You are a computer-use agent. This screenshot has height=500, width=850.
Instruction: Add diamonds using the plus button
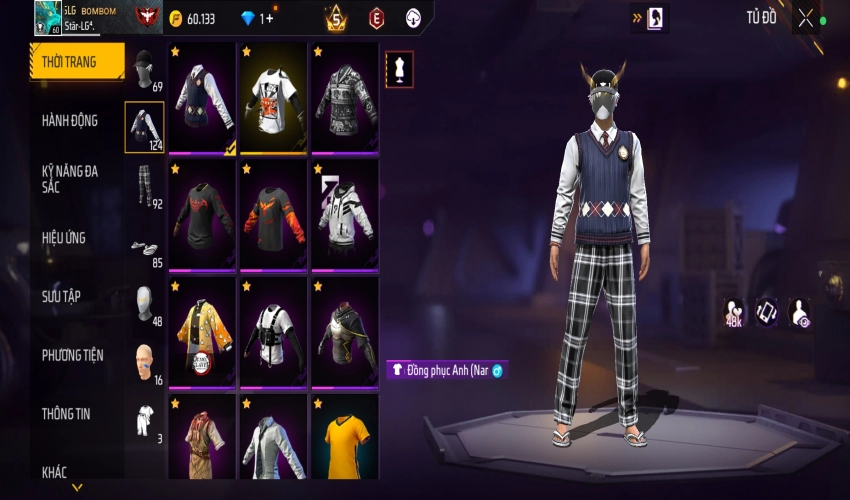tap(267, 18)
